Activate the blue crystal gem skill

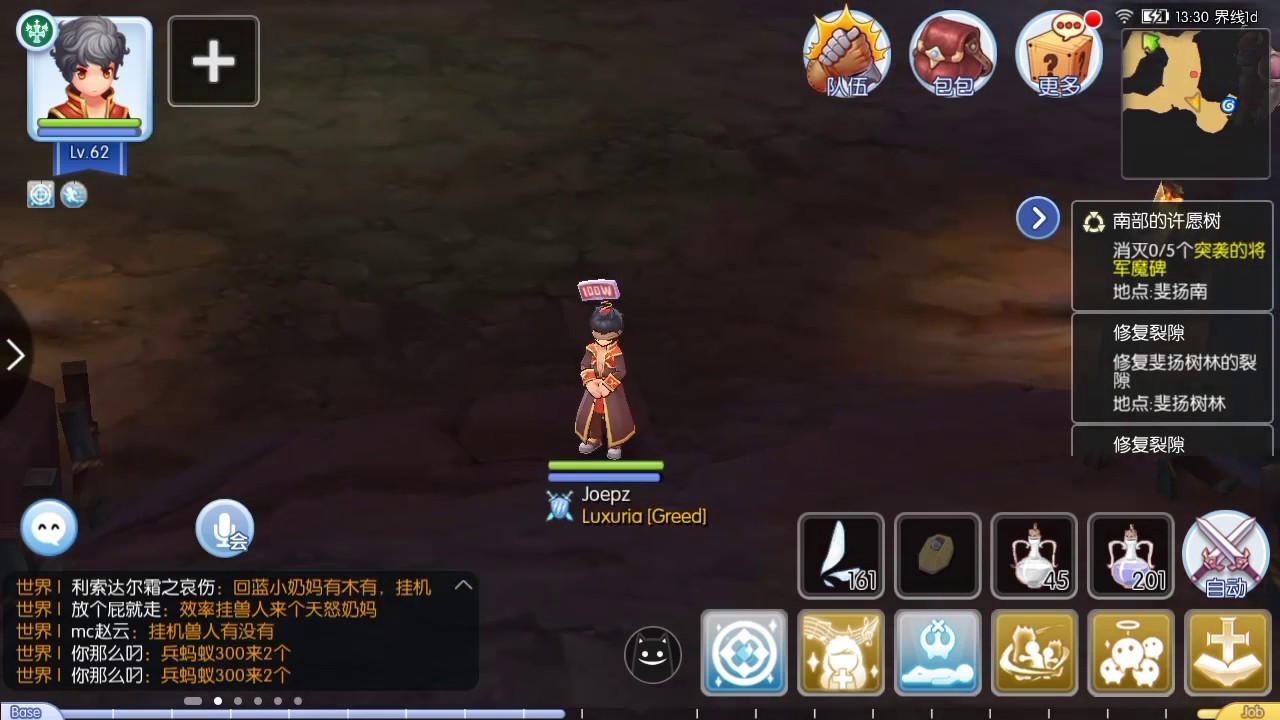point(744,652)
